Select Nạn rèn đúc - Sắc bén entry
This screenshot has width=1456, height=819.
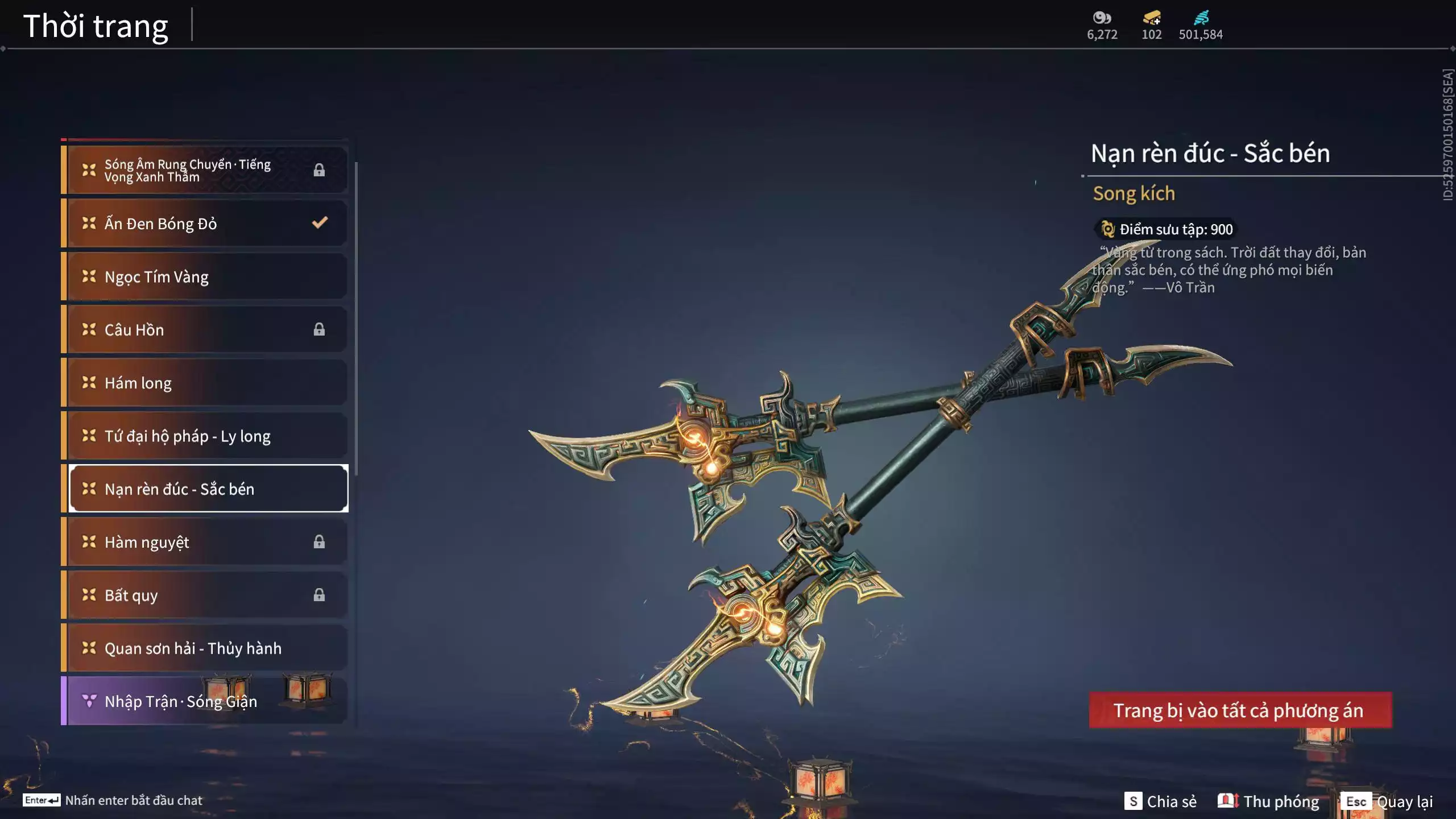click(208, 489)
